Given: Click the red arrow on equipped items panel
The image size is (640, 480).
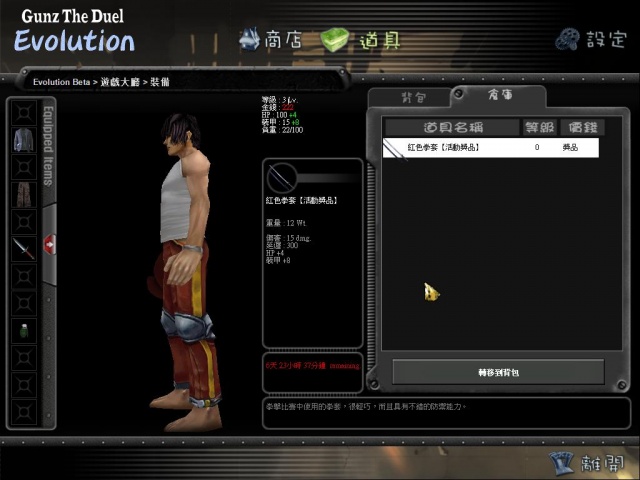Looking at the screenshot, I should pos(49,244).
